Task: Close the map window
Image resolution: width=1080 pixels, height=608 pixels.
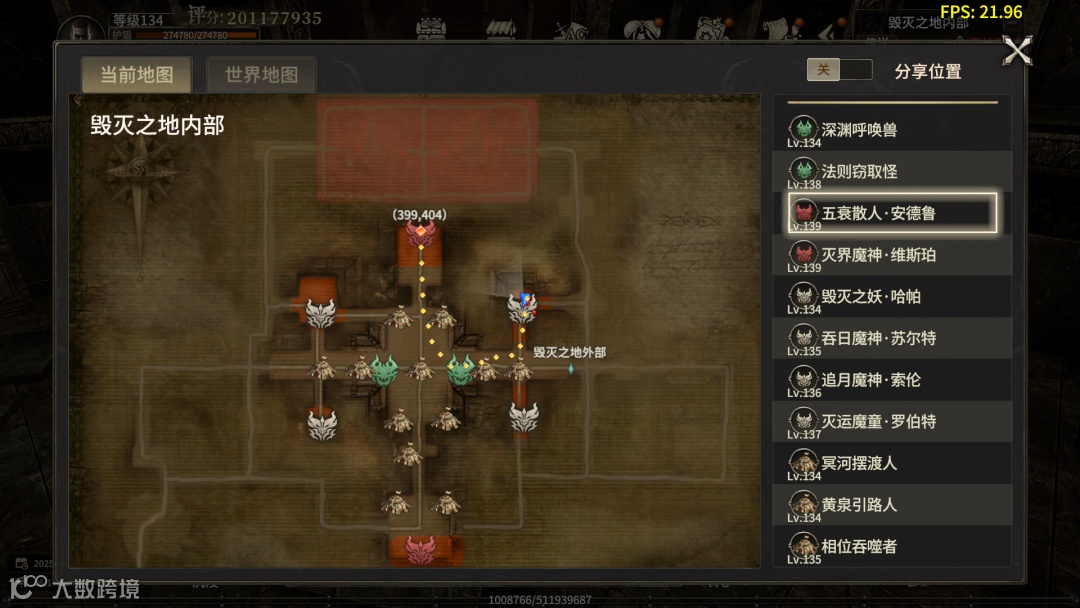Action: (1017, 51)
